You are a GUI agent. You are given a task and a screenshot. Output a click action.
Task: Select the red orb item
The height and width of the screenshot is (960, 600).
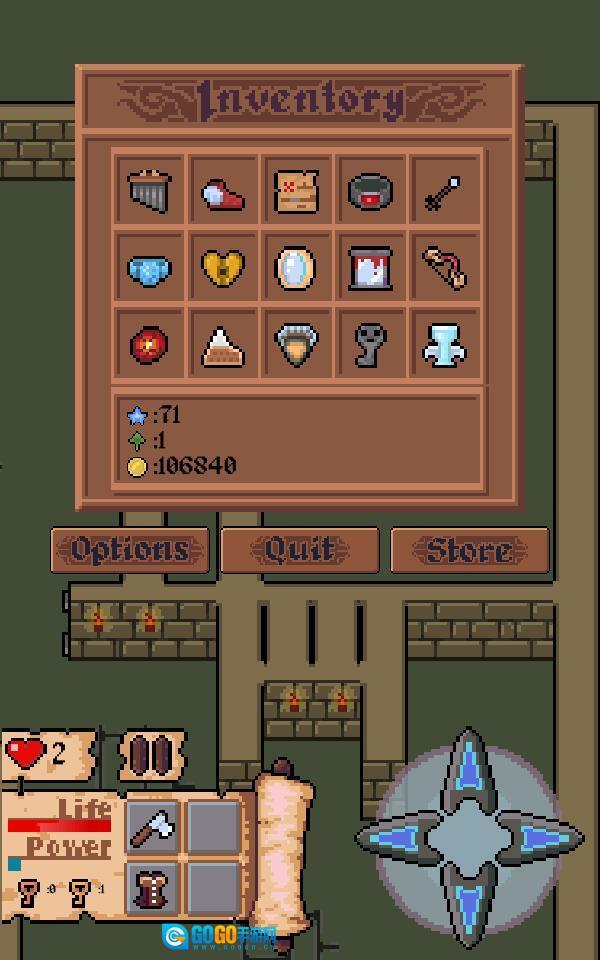[x=150, y=345]
